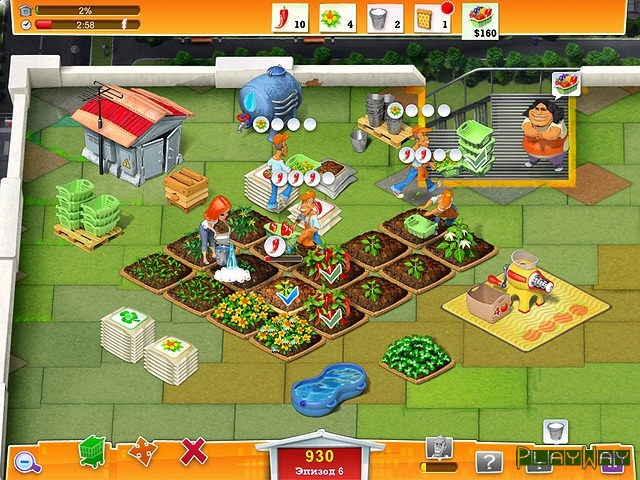The width and height of the screenshot is (640, 480).
Task: Open help with the question mark button
Action: (487, 461)
